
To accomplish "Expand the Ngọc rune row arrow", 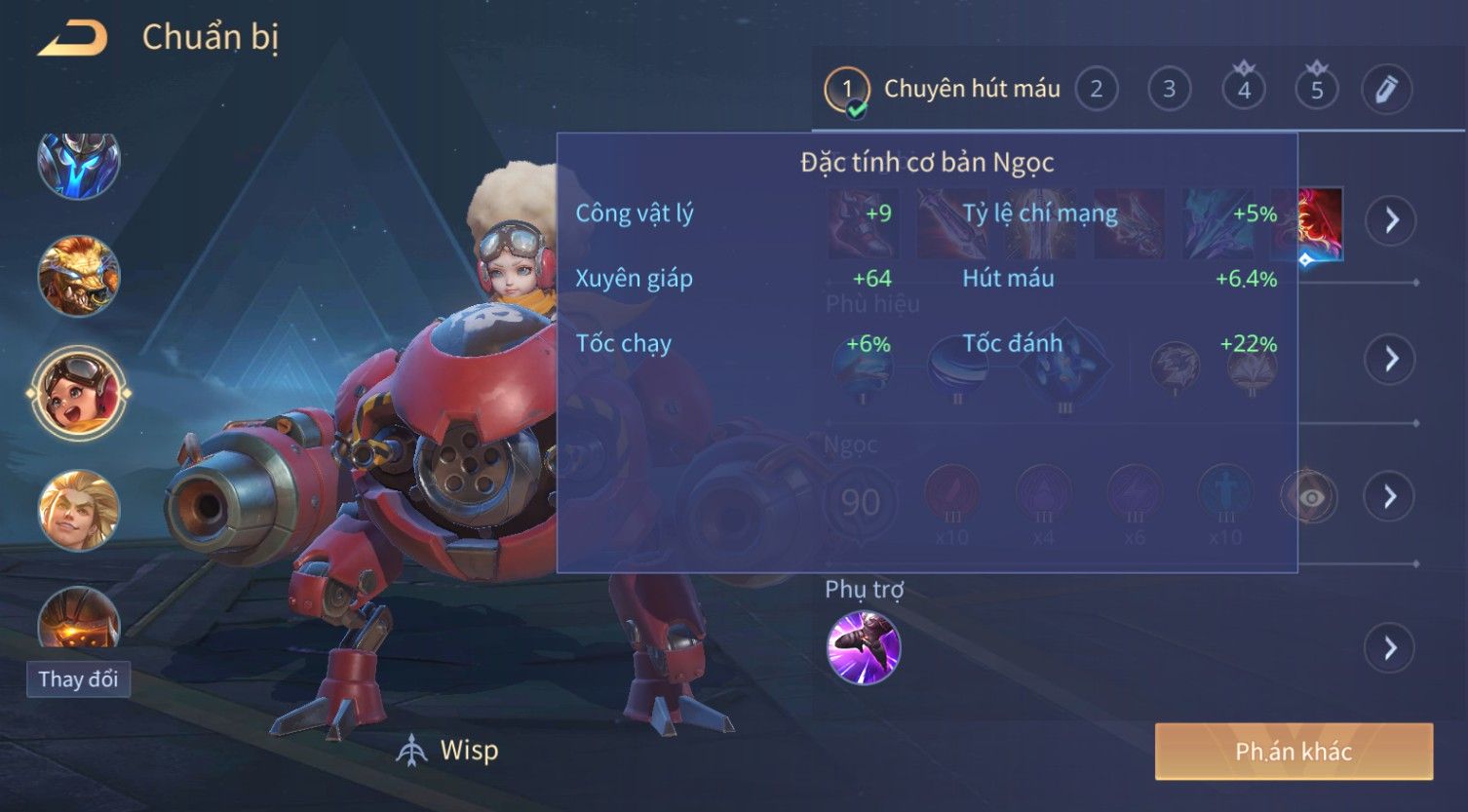I will pyautogui.click(x=1390, y=497).
